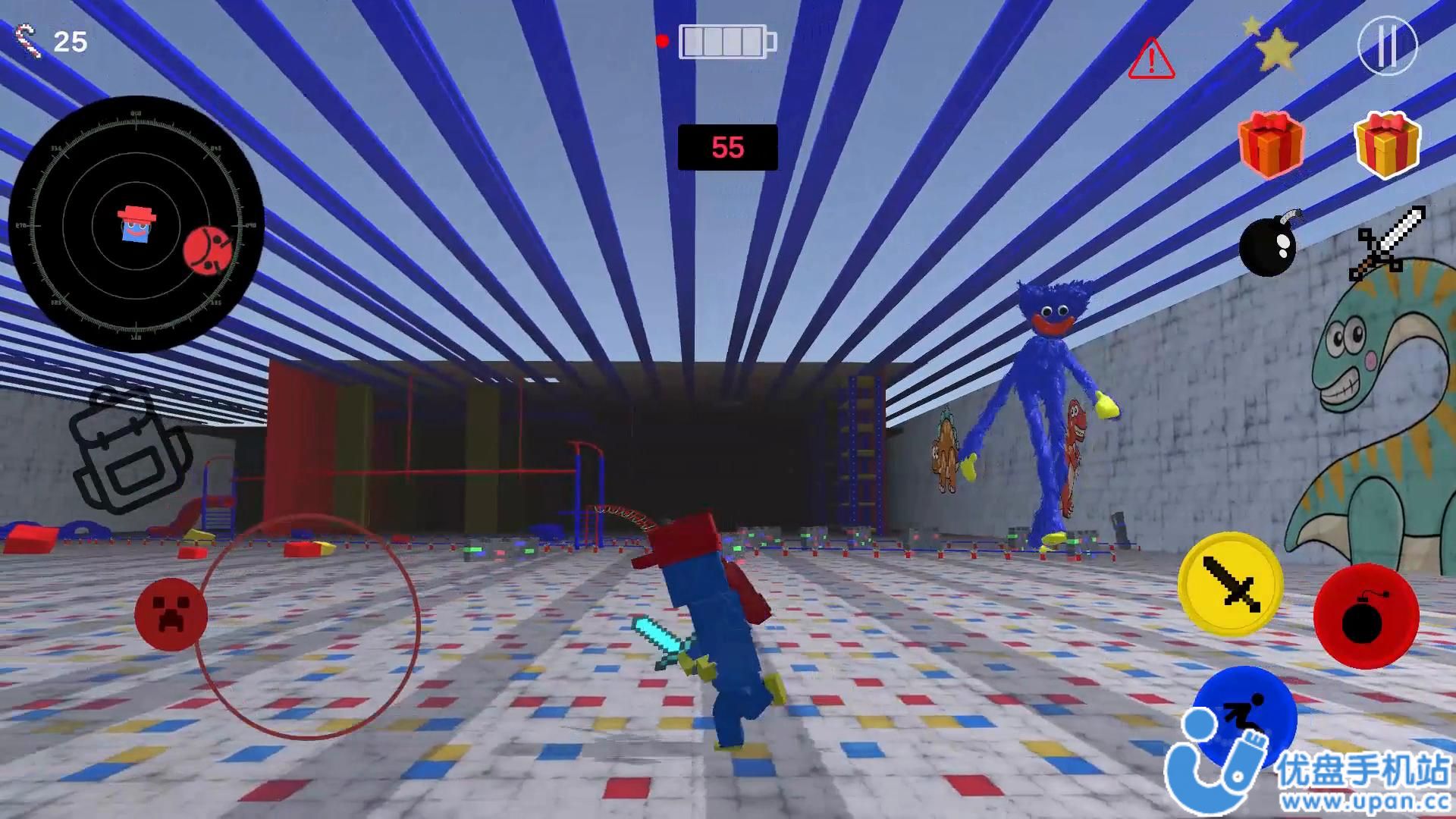
Task: Tap the battery charge indicator
Action: 726,42
